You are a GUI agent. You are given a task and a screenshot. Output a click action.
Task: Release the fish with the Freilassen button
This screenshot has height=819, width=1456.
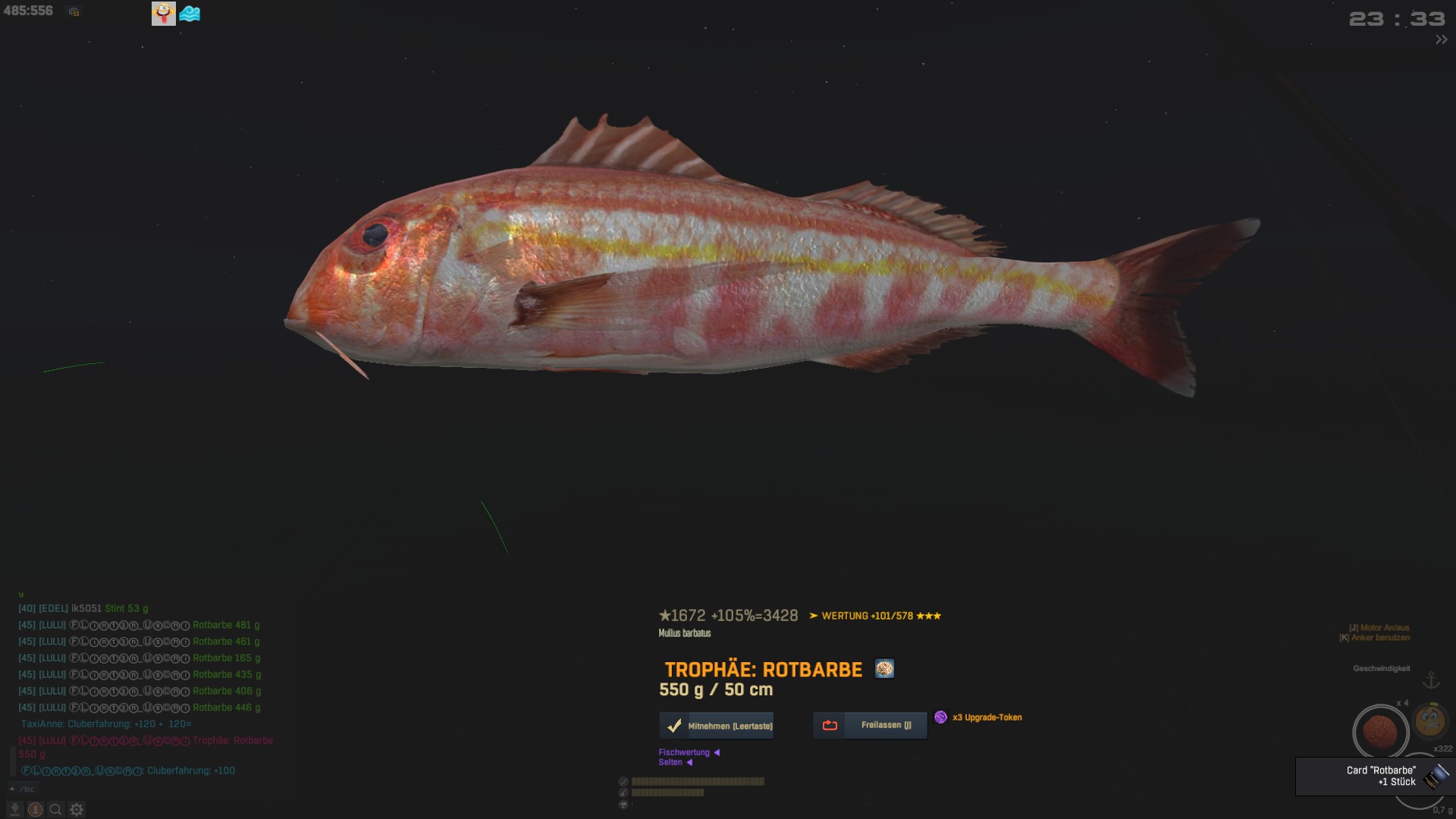pyautogui.click(x=870, y=725)
